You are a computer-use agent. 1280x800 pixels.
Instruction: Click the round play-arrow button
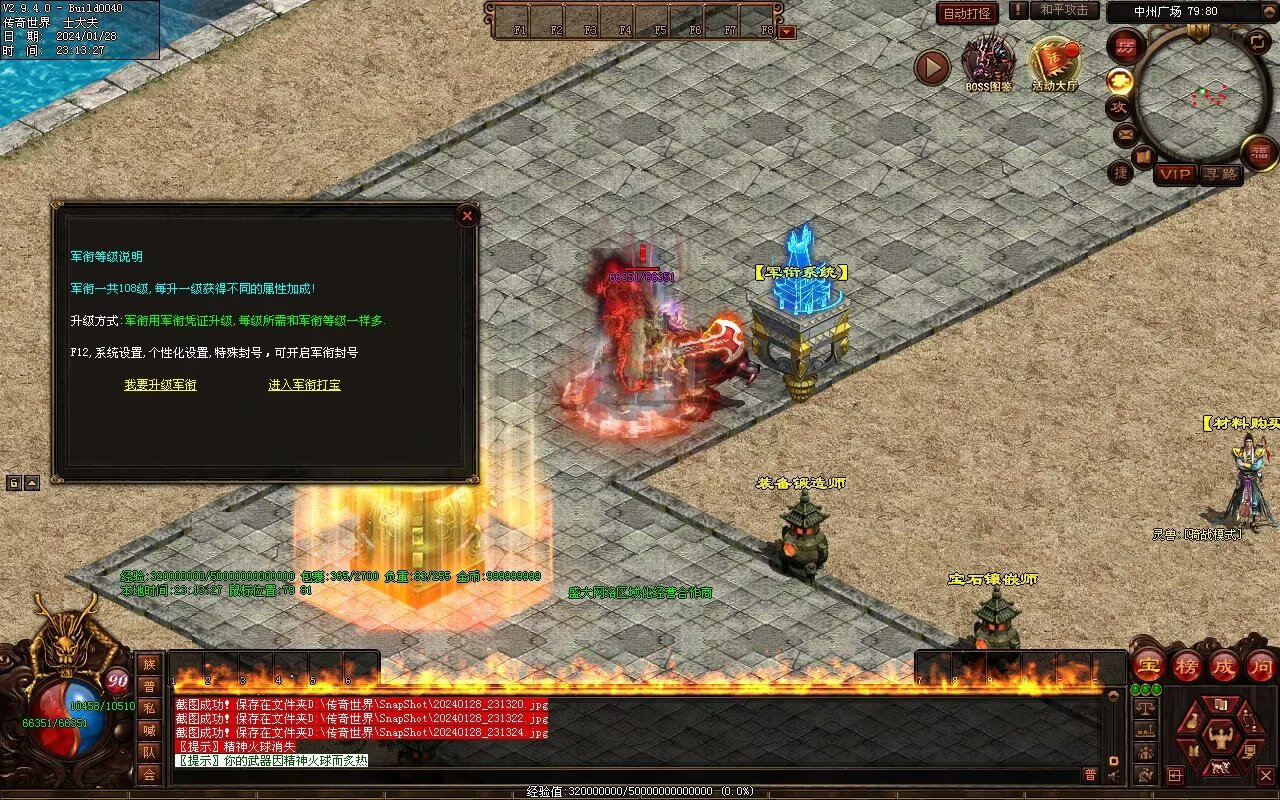pyautogui.click(x=932, y=67)
